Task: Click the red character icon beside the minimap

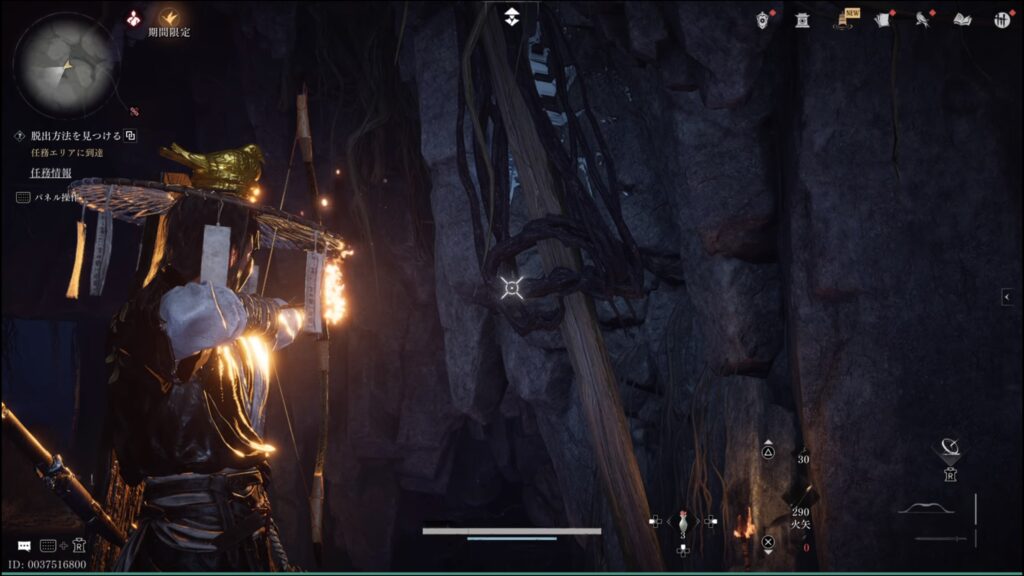Action: coord(134,18)
